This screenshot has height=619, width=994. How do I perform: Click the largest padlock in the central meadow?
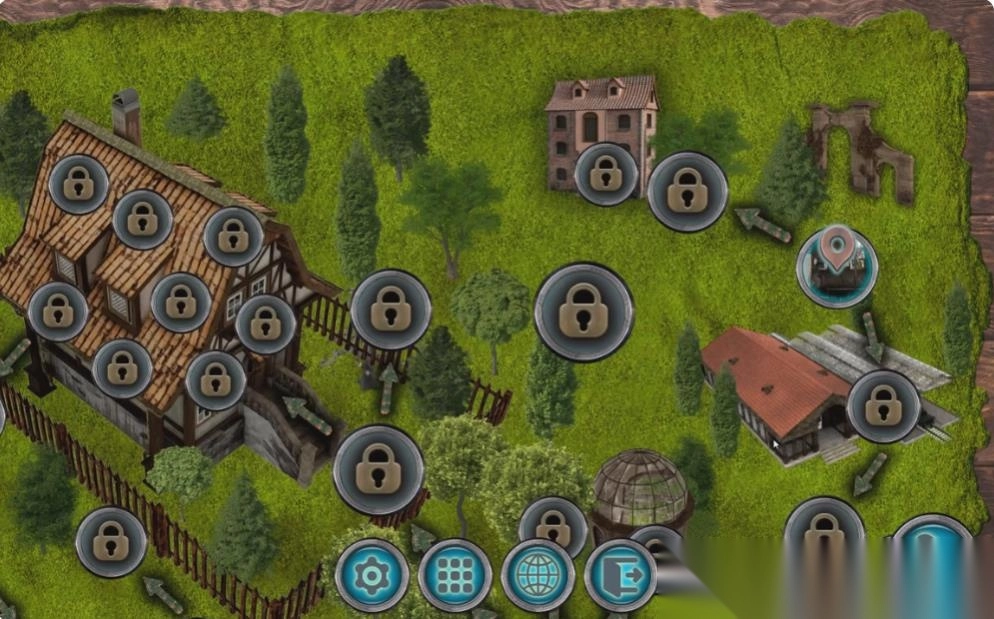(x=584, y=311)
